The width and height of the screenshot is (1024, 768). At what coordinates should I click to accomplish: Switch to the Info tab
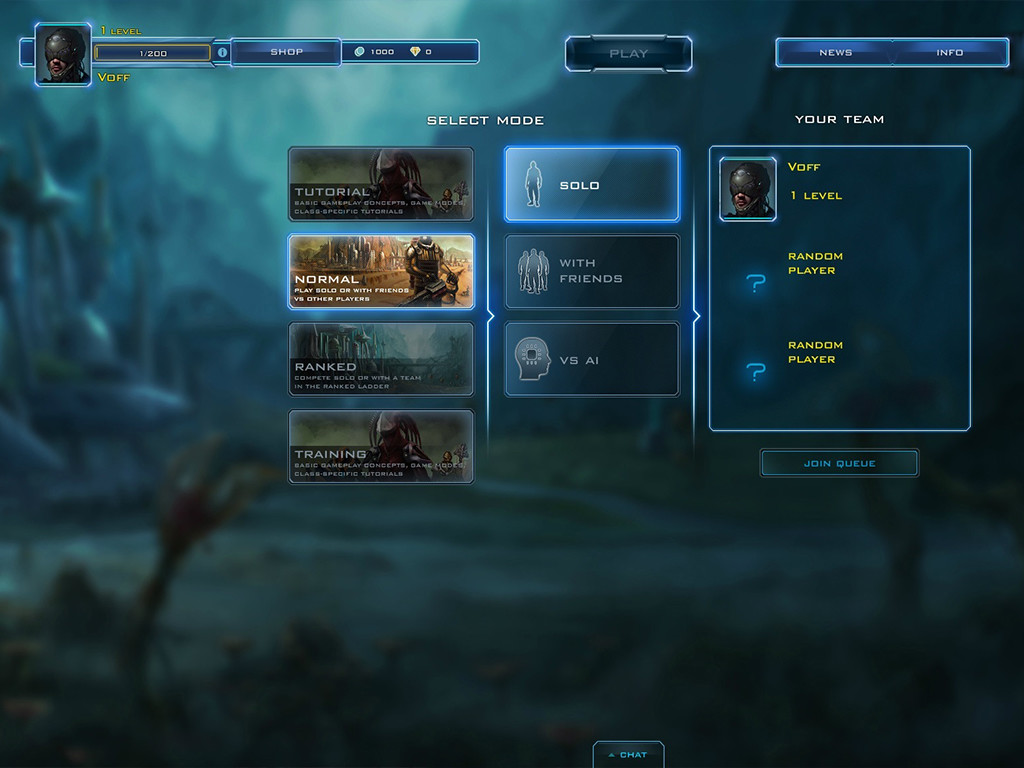[x=949, y=53]
